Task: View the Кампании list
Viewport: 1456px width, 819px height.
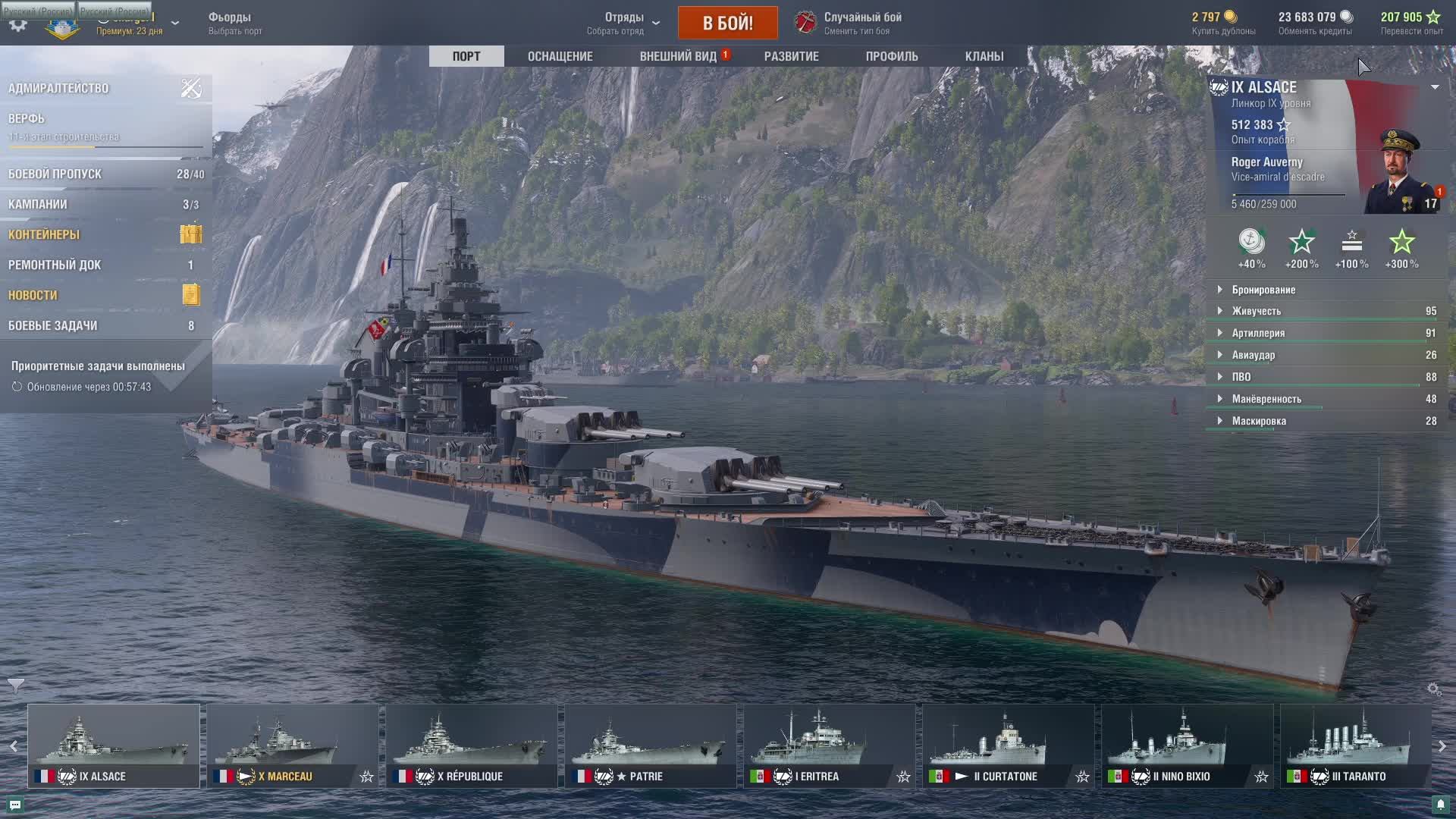Action: [38, 205]
